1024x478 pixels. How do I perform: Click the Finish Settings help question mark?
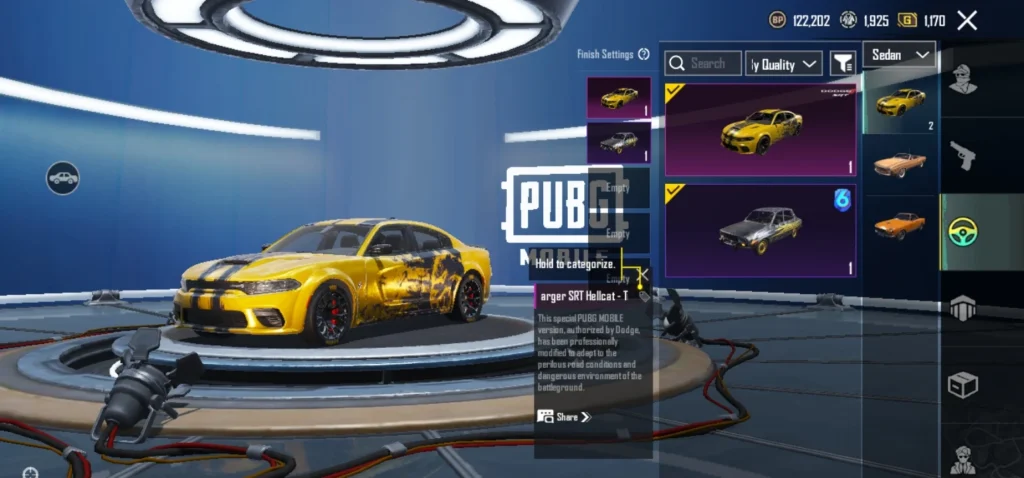(644, 54)
